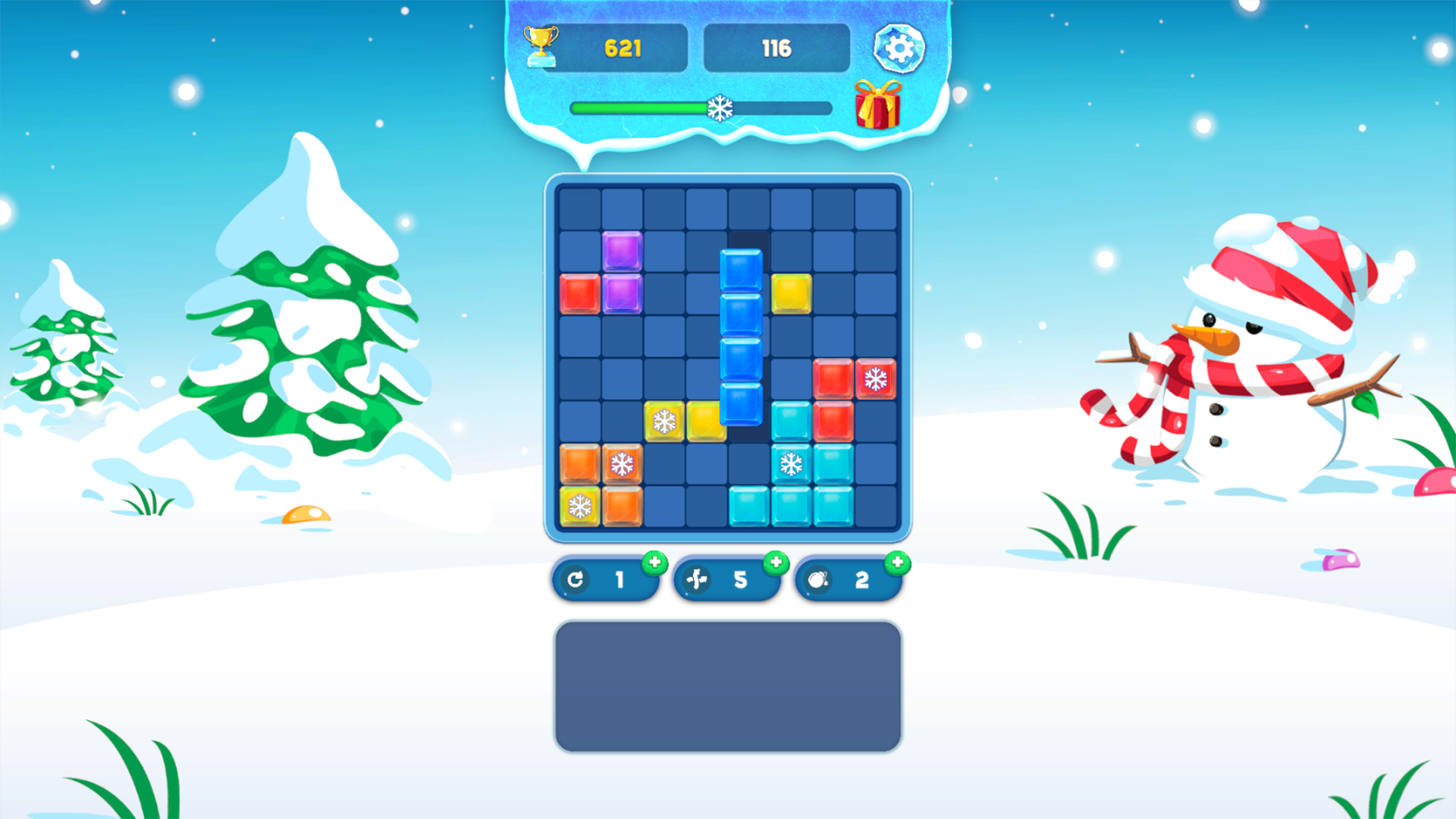Select the empty piece tray
The image size is (1456, 819).
point(726,685)
